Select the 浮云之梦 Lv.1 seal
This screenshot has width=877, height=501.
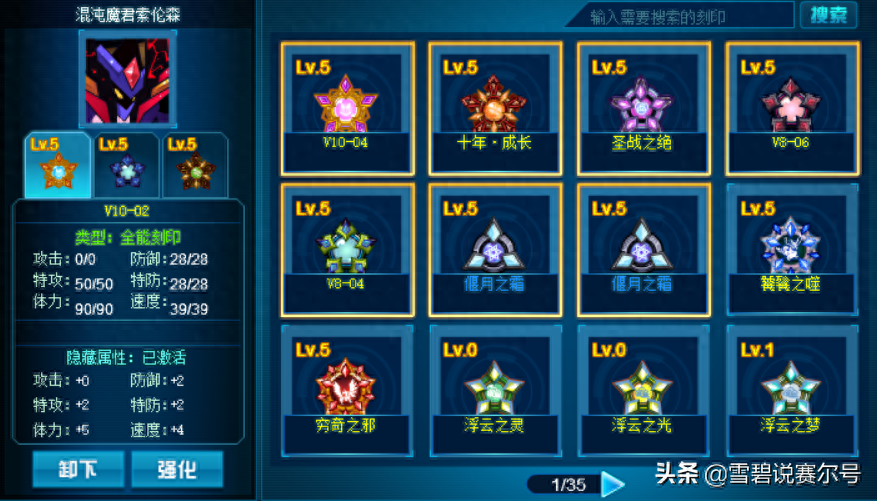coord(791,386)
